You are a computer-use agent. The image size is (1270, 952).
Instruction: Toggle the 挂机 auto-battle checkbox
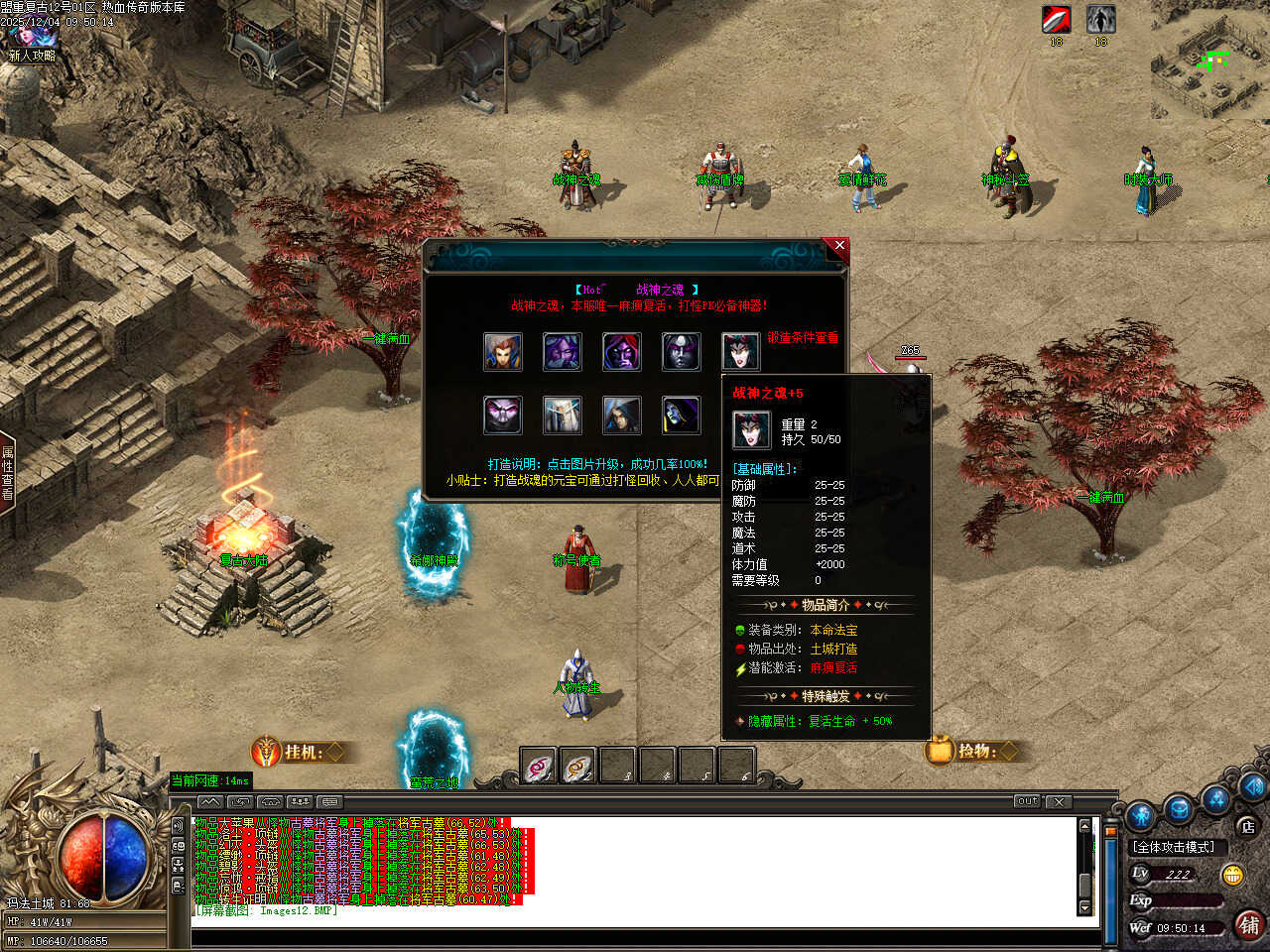click(335, 753)
